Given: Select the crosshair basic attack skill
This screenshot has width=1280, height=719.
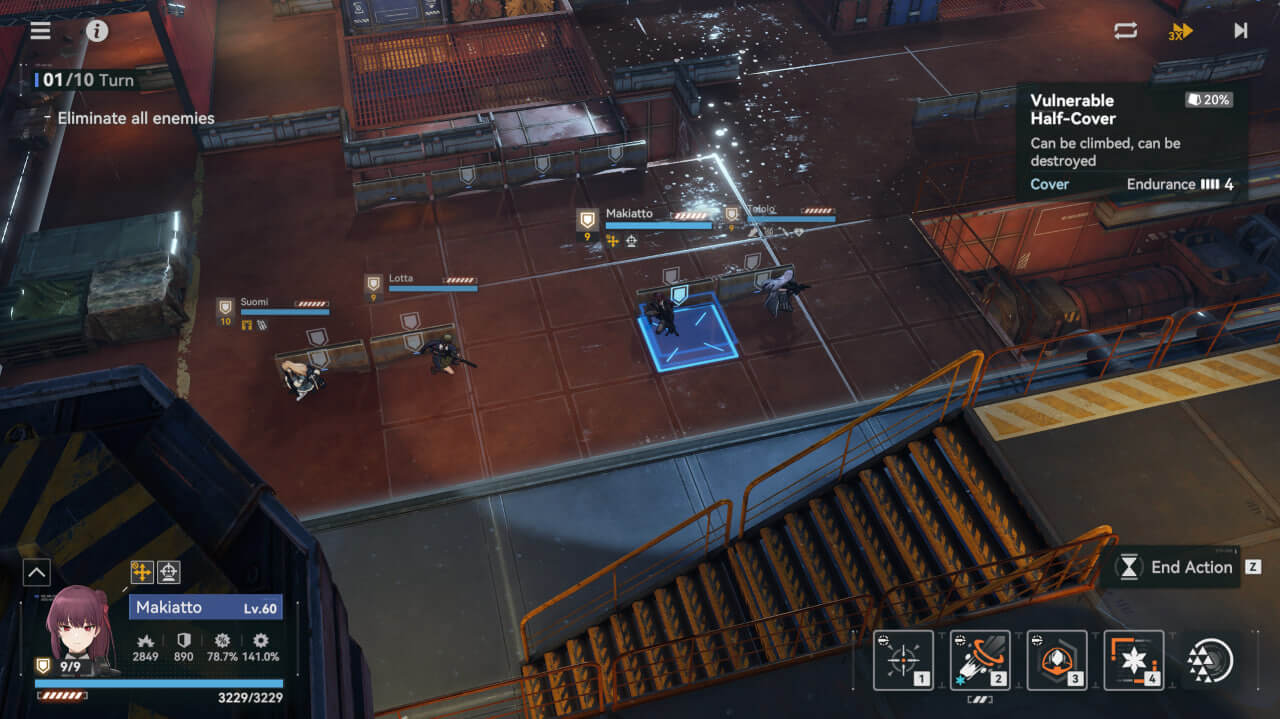Looking at the screenshot, I should click(903, 660).
